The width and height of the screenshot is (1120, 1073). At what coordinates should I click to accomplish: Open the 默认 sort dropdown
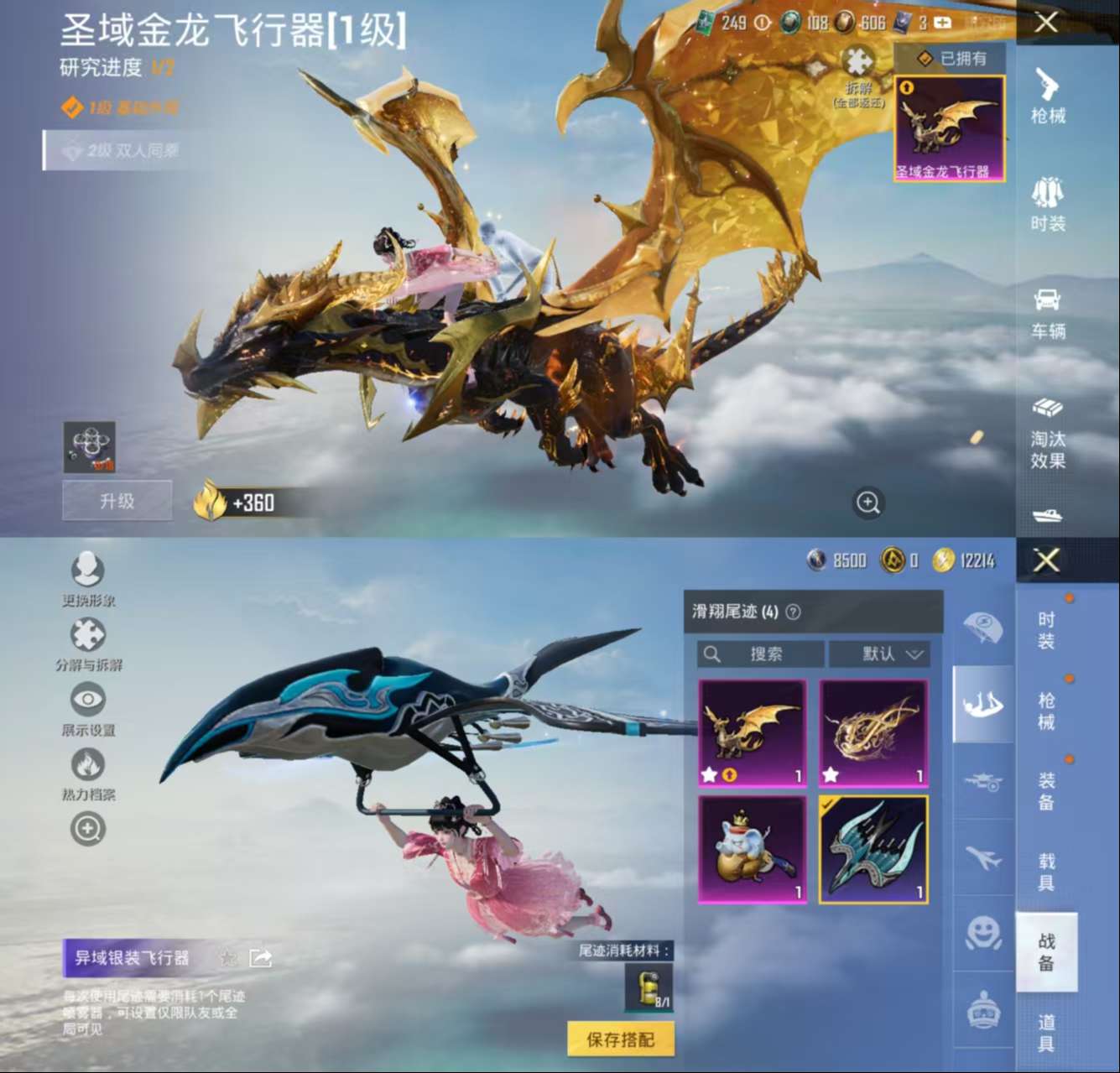point(878,654)
